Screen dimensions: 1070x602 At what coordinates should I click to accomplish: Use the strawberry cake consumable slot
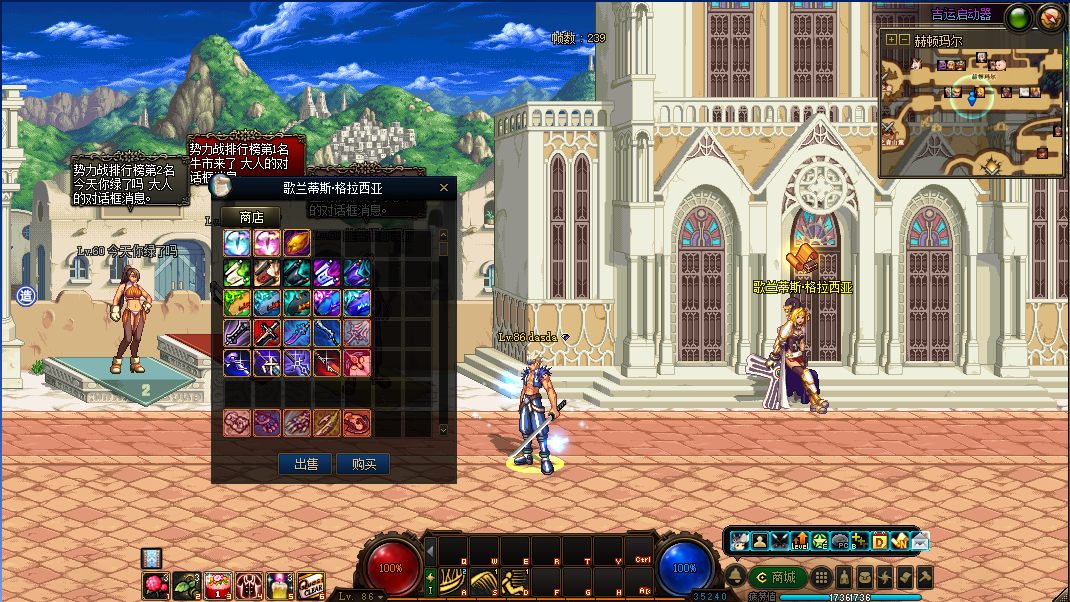(x=218, y=585)
